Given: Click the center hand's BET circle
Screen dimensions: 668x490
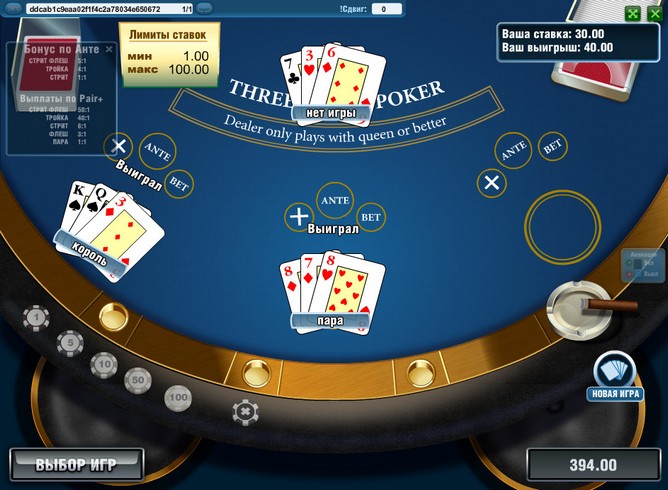Looking at the screenshot, I should (371, 216).
